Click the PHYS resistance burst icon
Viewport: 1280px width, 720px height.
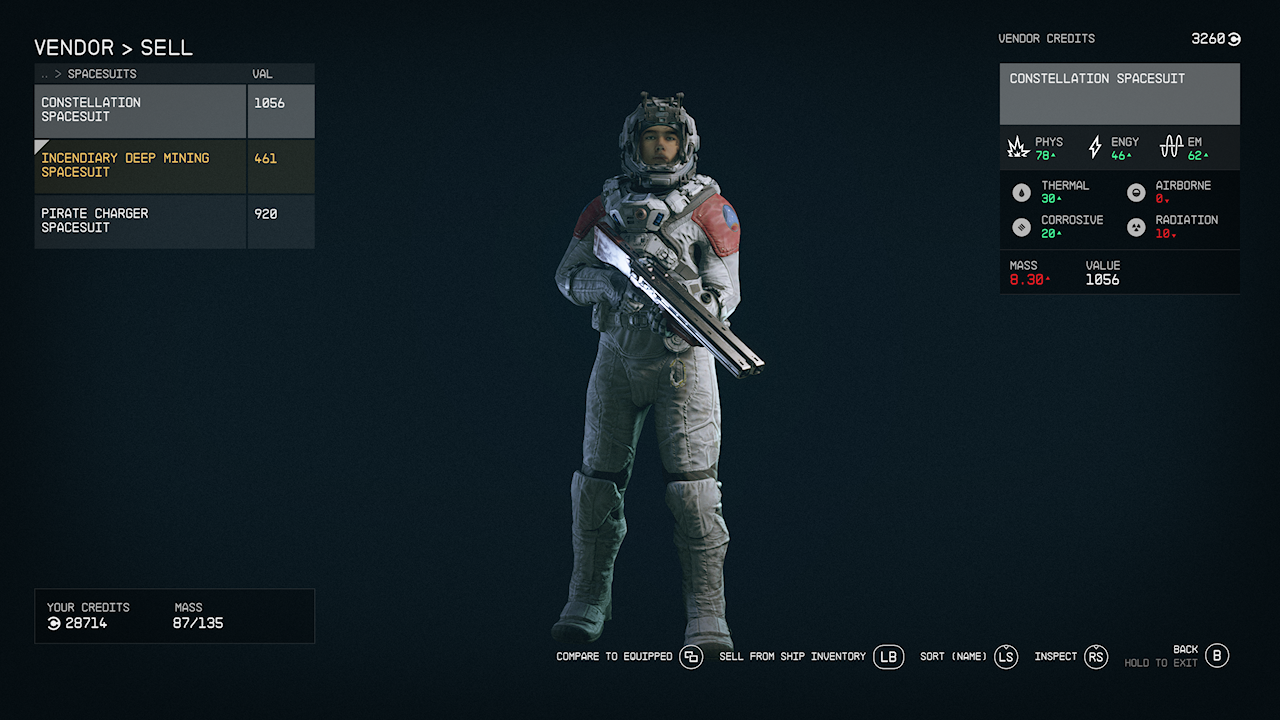pyautogui.click(x=1018, y=146)
